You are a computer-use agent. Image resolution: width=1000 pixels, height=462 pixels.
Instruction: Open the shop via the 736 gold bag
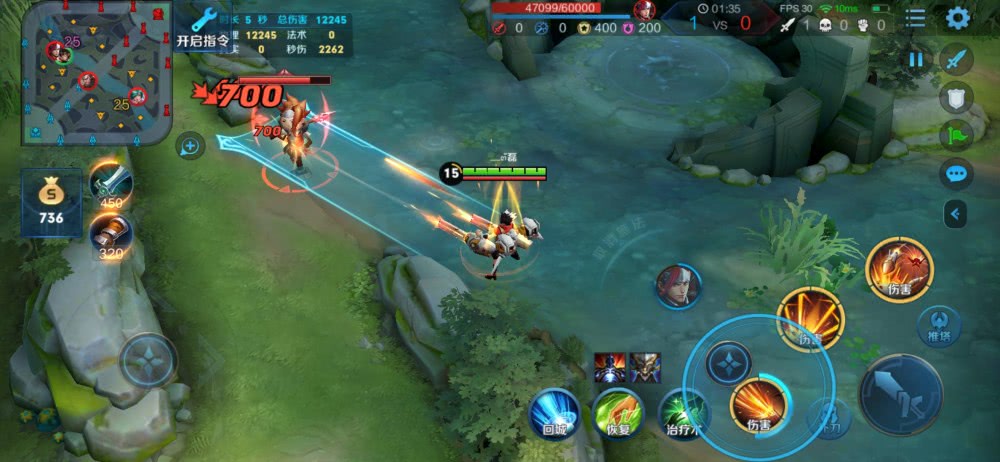(x=51, y=202)
